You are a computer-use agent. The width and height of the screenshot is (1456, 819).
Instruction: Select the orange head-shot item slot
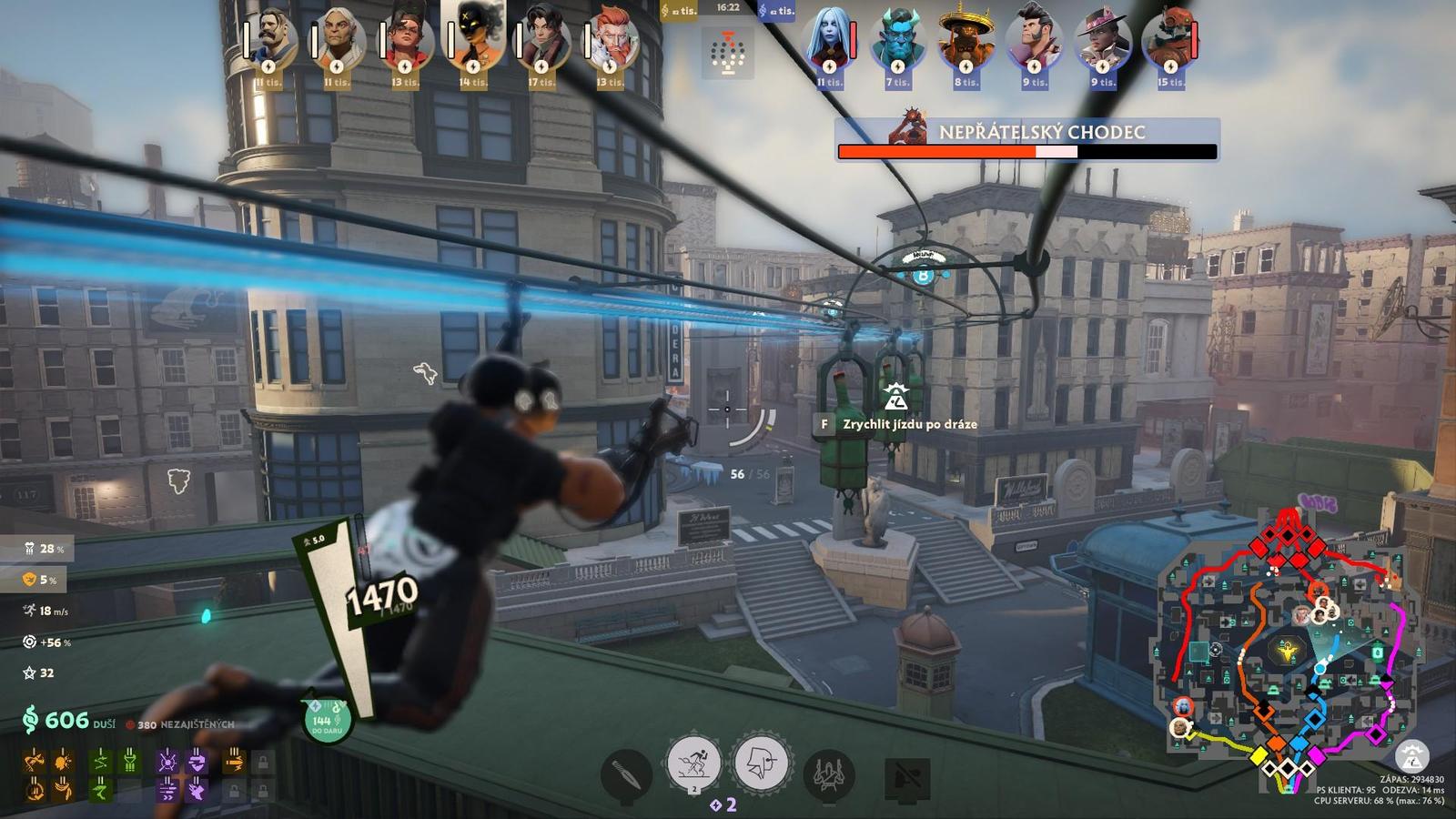tap(63, 761)
